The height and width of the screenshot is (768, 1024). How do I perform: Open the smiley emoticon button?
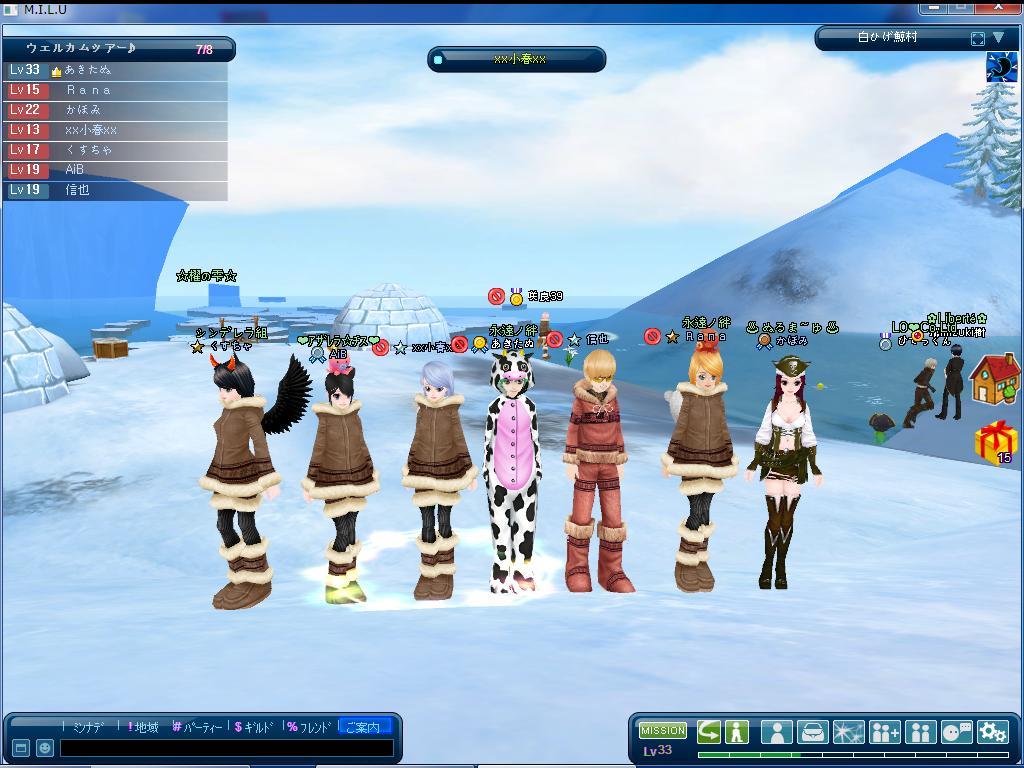pos(45,748)
